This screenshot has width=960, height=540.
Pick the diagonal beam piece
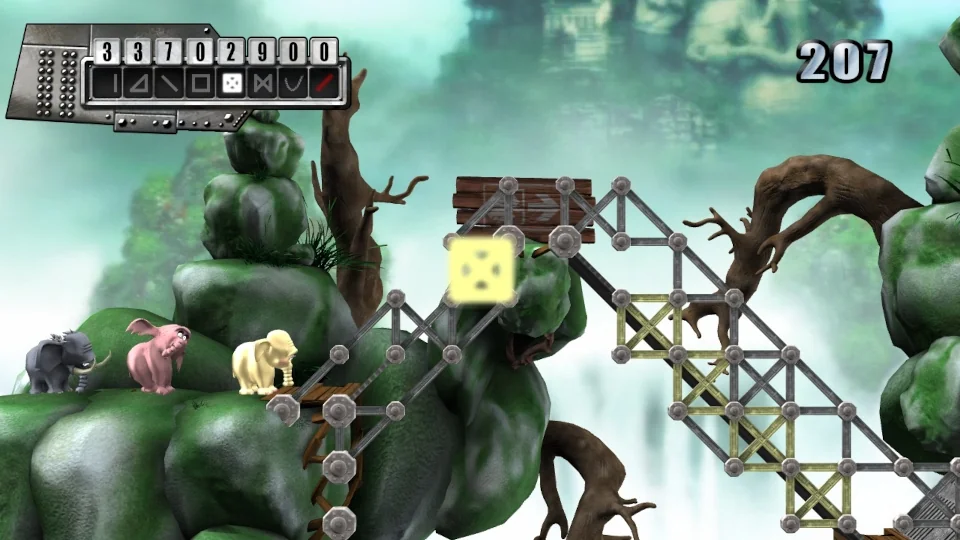tap(170, 84)
